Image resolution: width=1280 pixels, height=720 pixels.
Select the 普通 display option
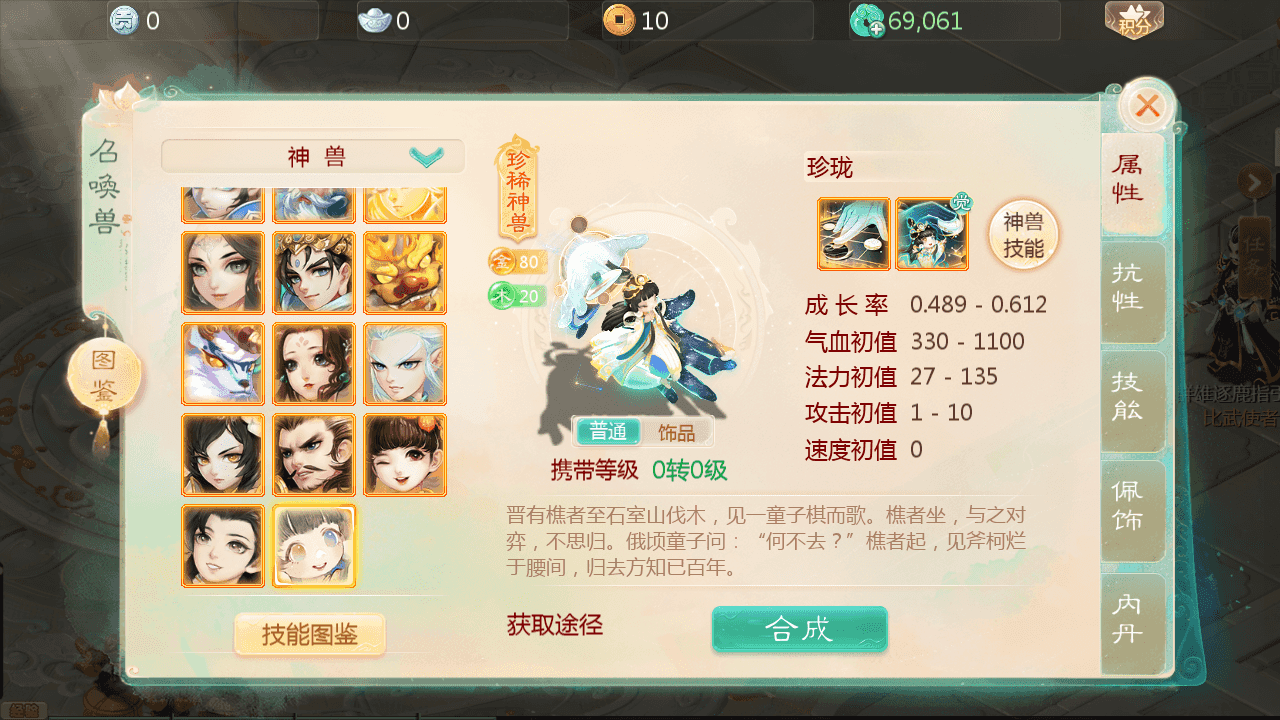click(607, 431)
